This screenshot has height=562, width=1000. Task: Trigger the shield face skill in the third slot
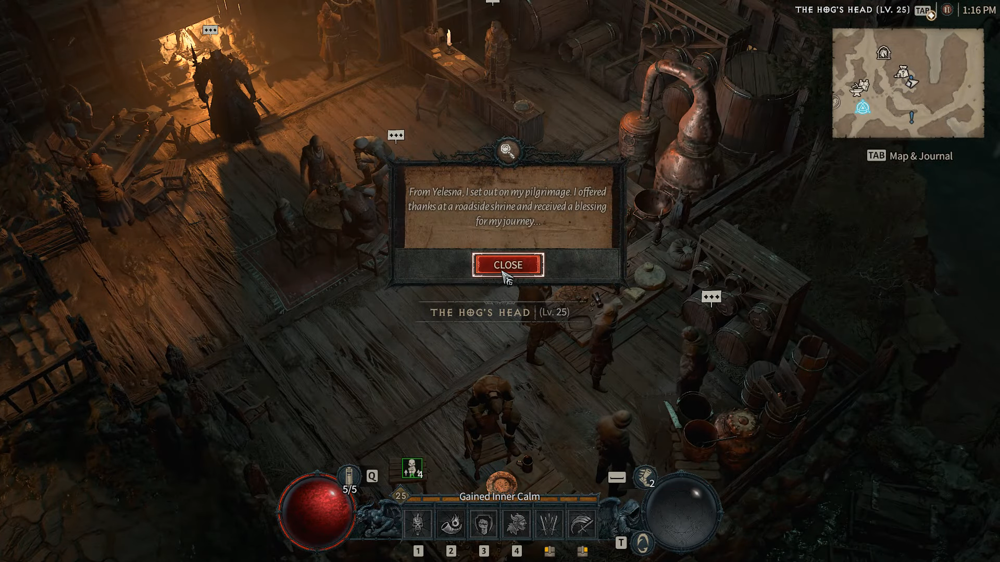click(x=484, y=523)
